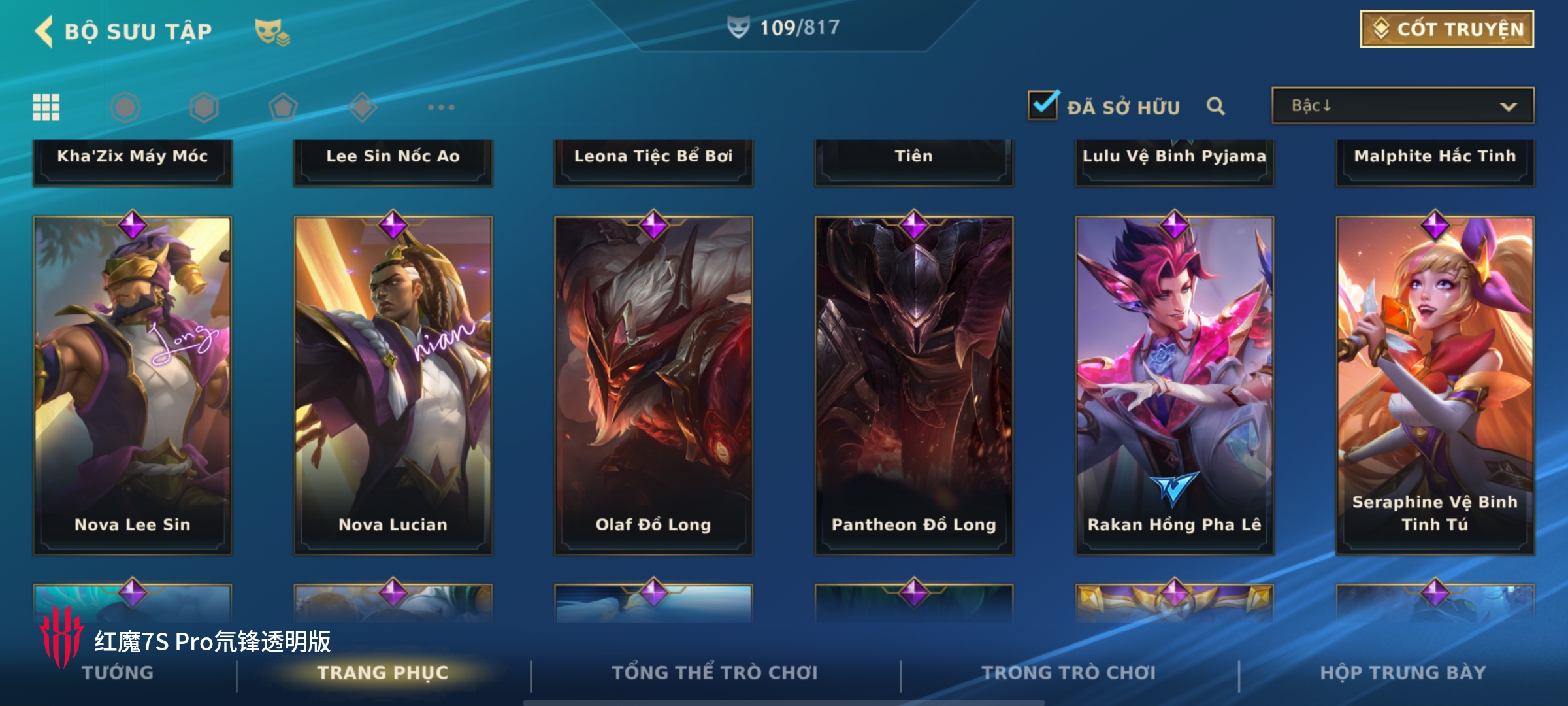Open the Cốt Truyện button
The height and width of the screenshot is (706, 1568).
(1446, 29)
